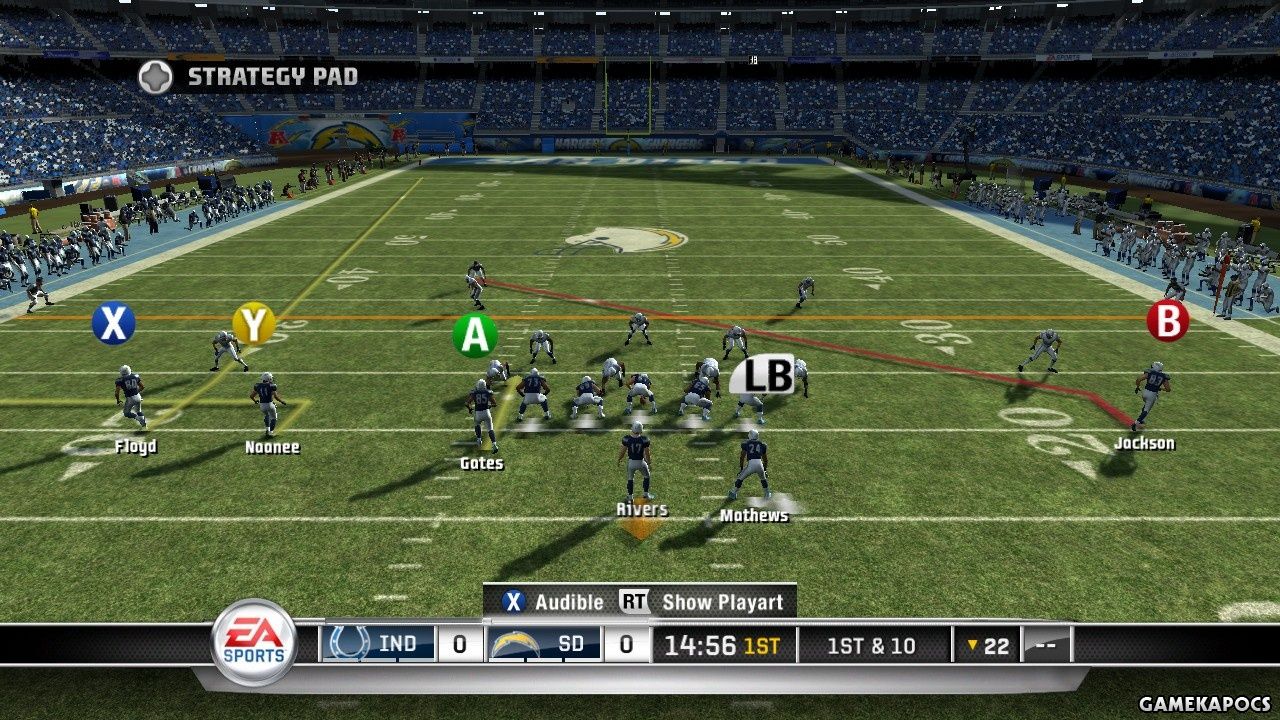This screenshot has height=720, width=1280.
Task: Select the LB defender marker
Action: 768,375
